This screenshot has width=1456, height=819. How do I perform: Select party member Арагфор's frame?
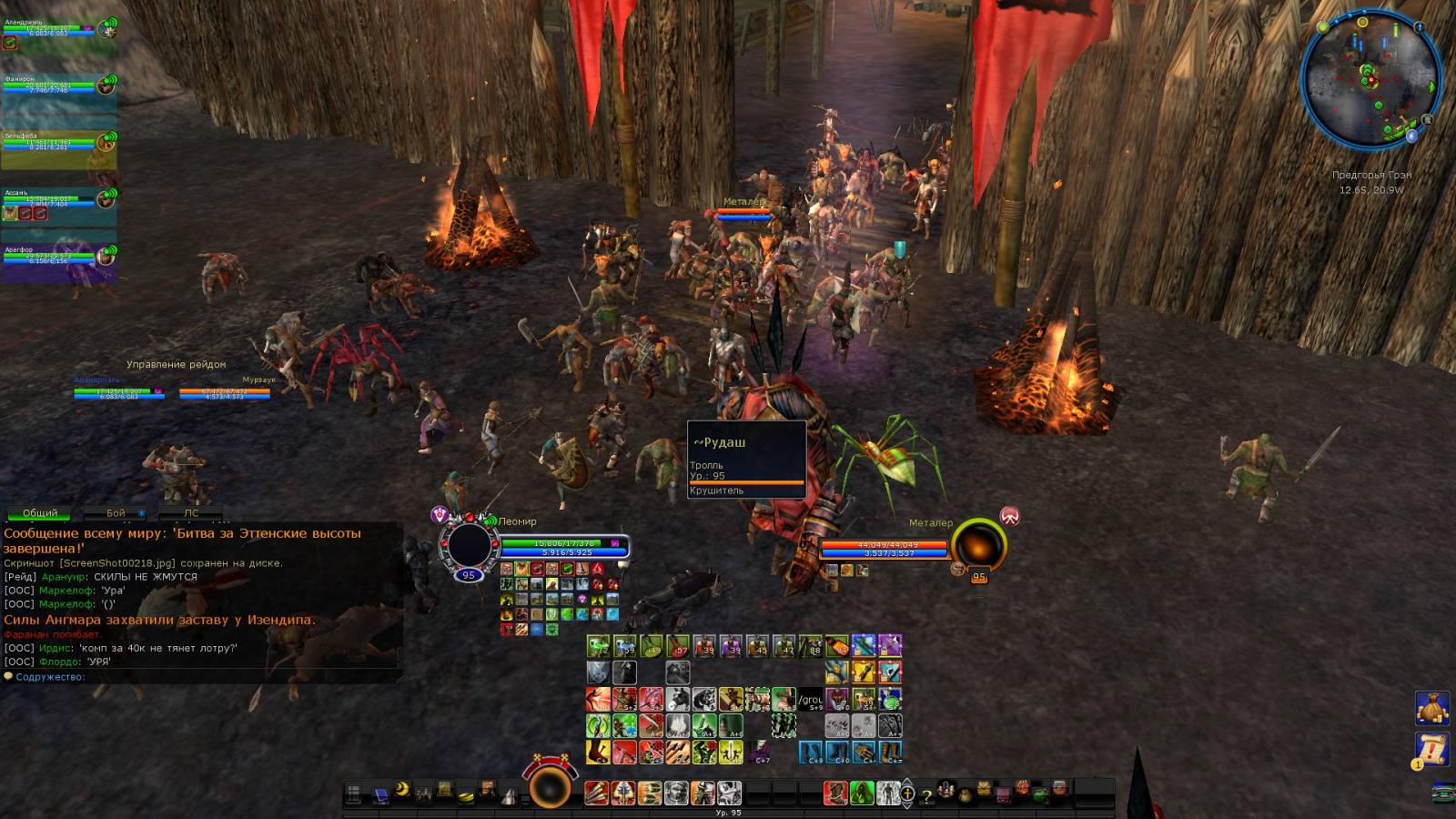pos(58,258)
